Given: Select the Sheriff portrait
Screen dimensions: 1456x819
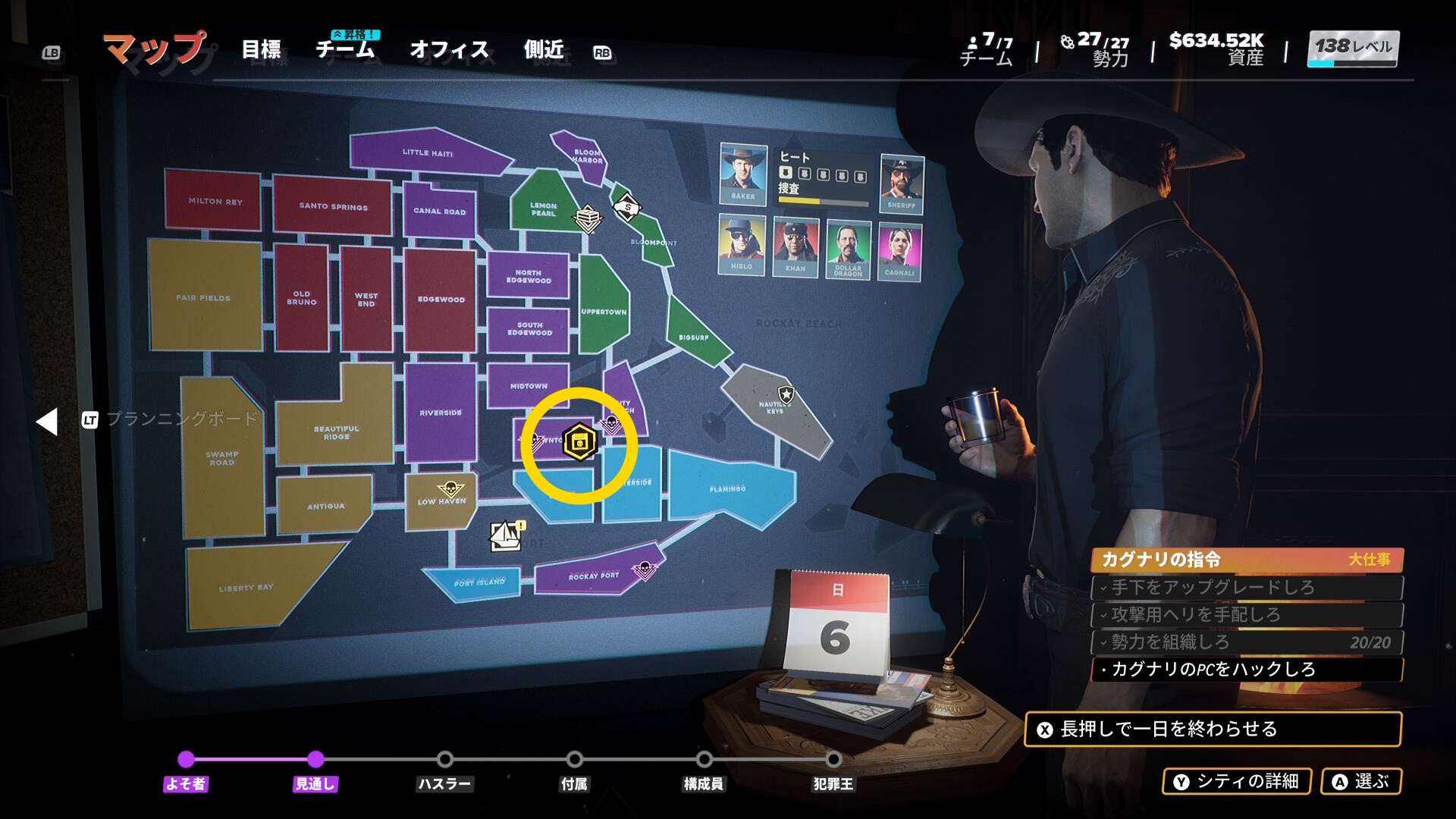Looking at the screenshot, I should tap(901, 183).
